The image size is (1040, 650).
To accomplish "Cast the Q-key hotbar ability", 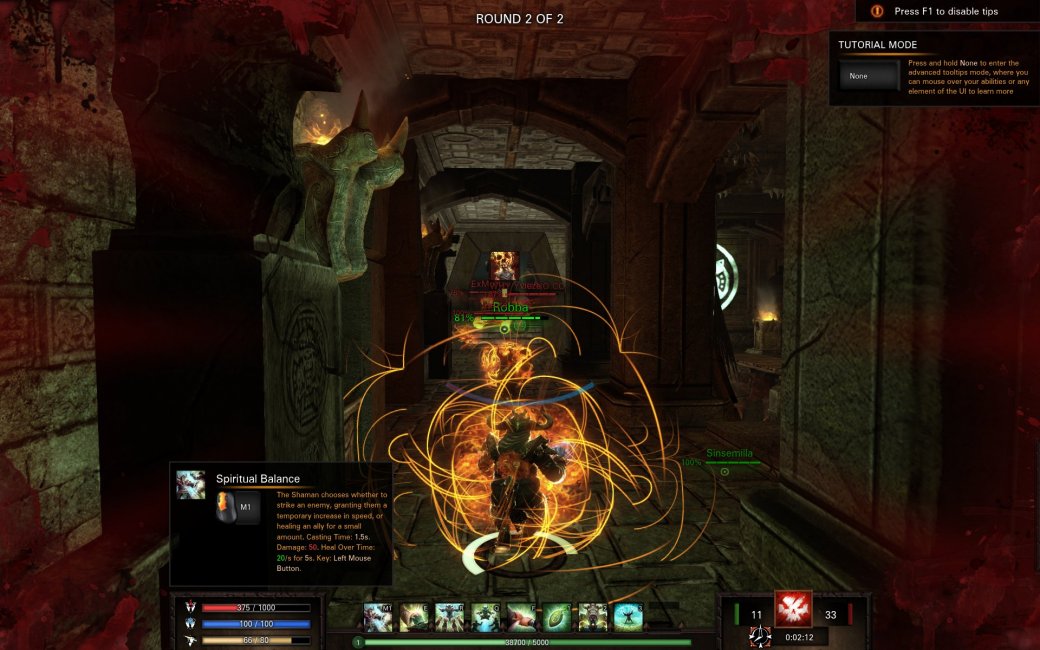I will tap(485, 617).
